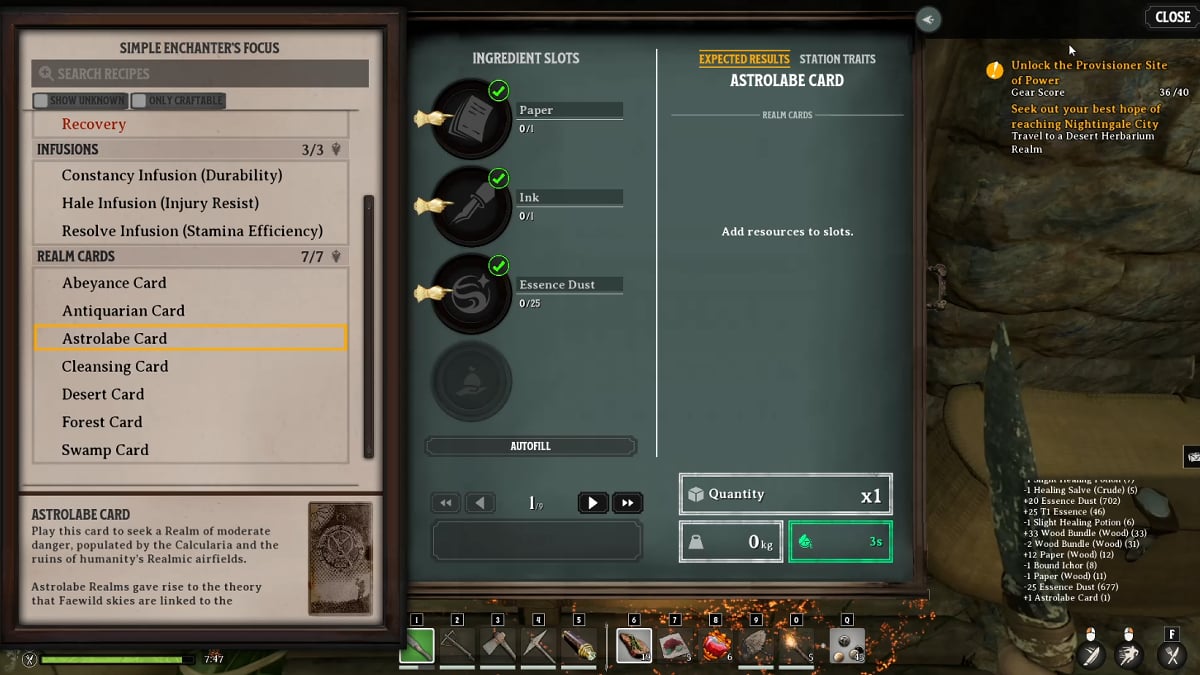Select the Ink ingredient slot
The image size is (1200, 675).
click(472, 206)
